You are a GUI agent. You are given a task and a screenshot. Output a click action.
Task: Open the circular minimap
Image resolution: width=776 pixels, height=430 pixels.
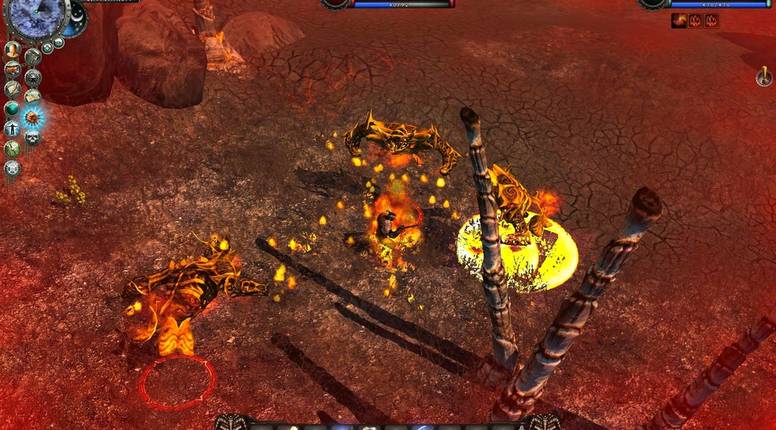[x=36, y=14]
